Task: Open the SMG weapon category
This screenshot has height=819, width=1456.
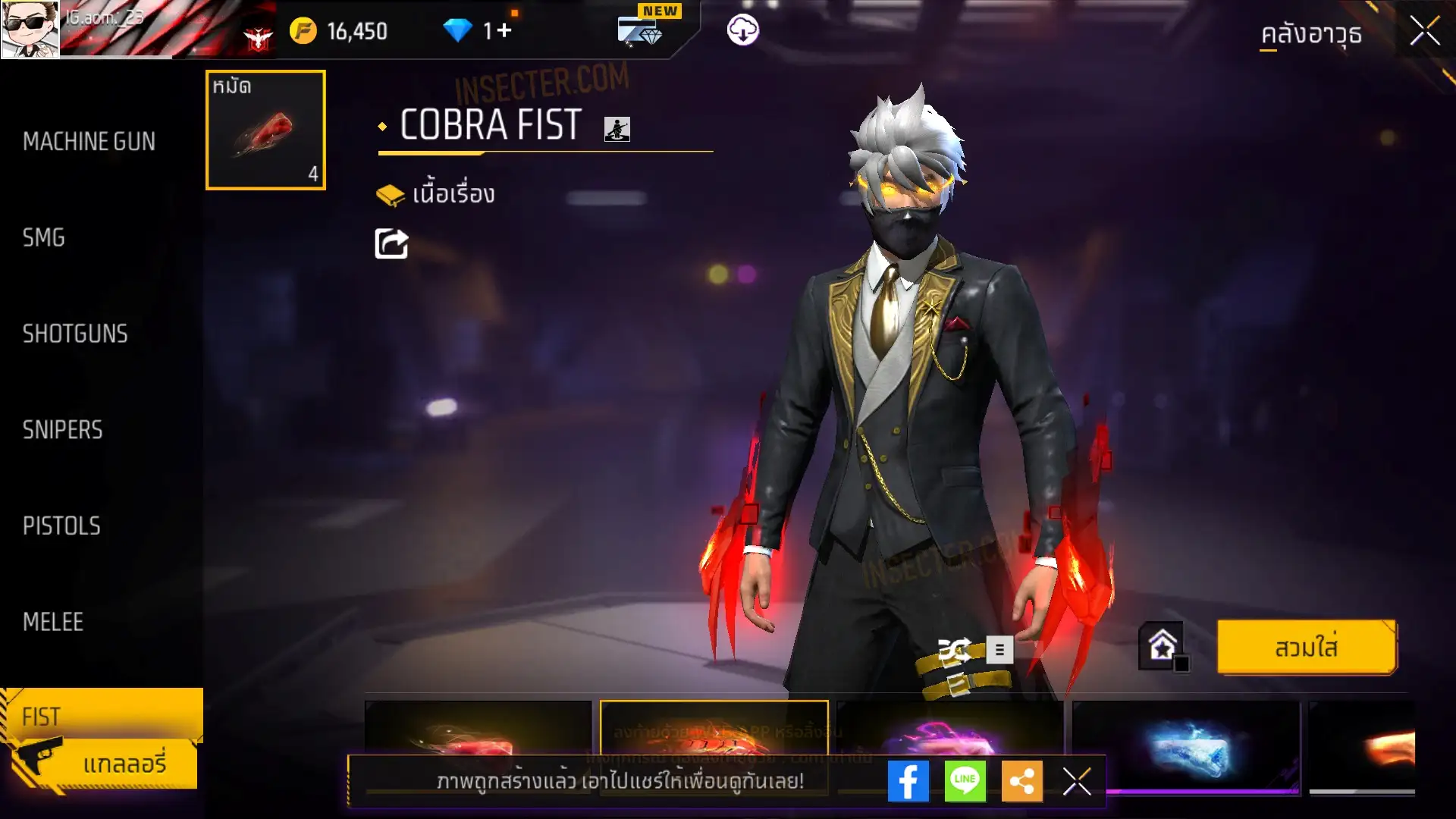Action: [44, 238]
